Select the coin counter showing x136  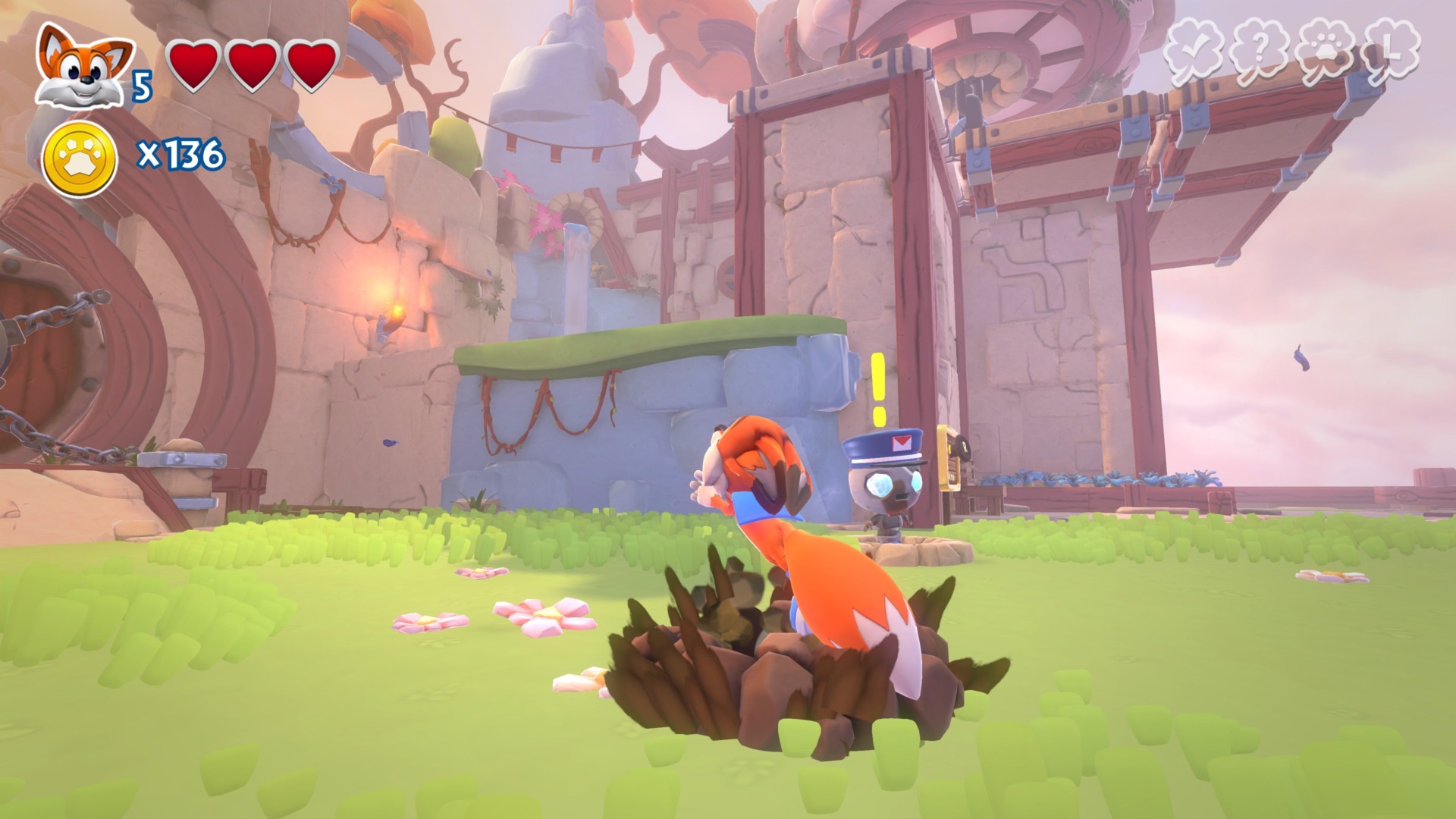point(181,155)
